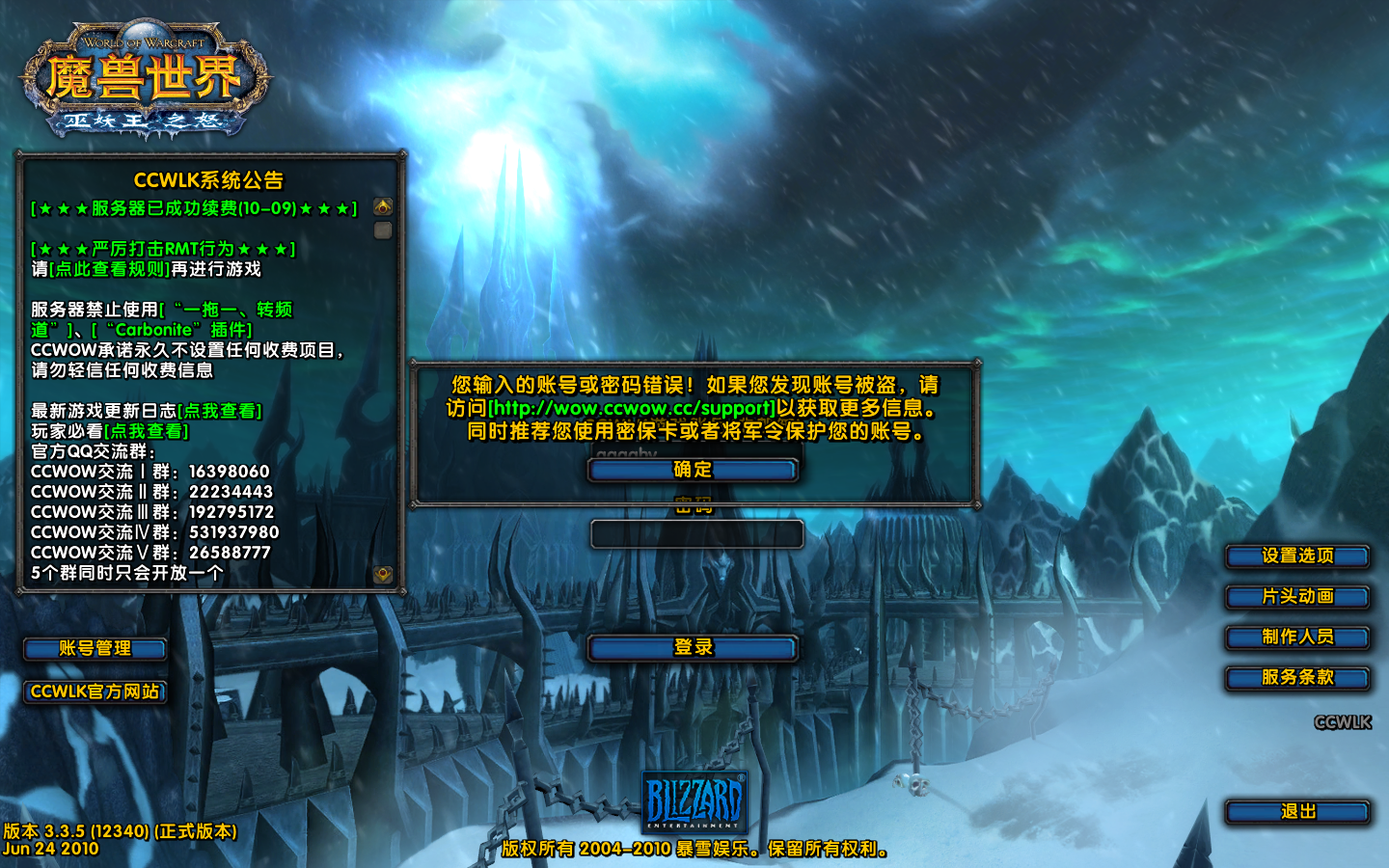Focus the password input field
1389x868 pixels.
pos(696,534)
